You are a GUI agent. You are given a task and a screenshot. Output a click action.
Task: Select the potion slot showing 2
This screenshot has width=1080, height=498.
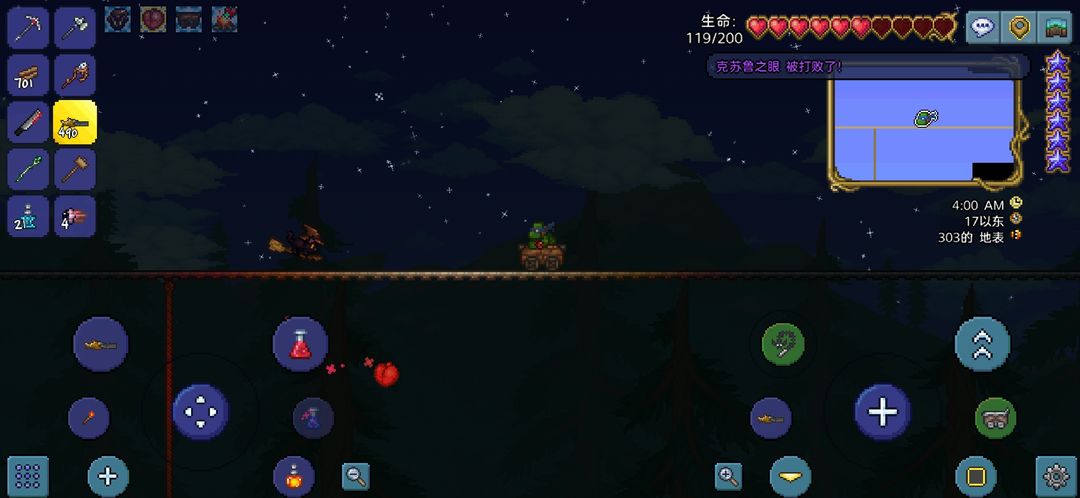point(30,216)
